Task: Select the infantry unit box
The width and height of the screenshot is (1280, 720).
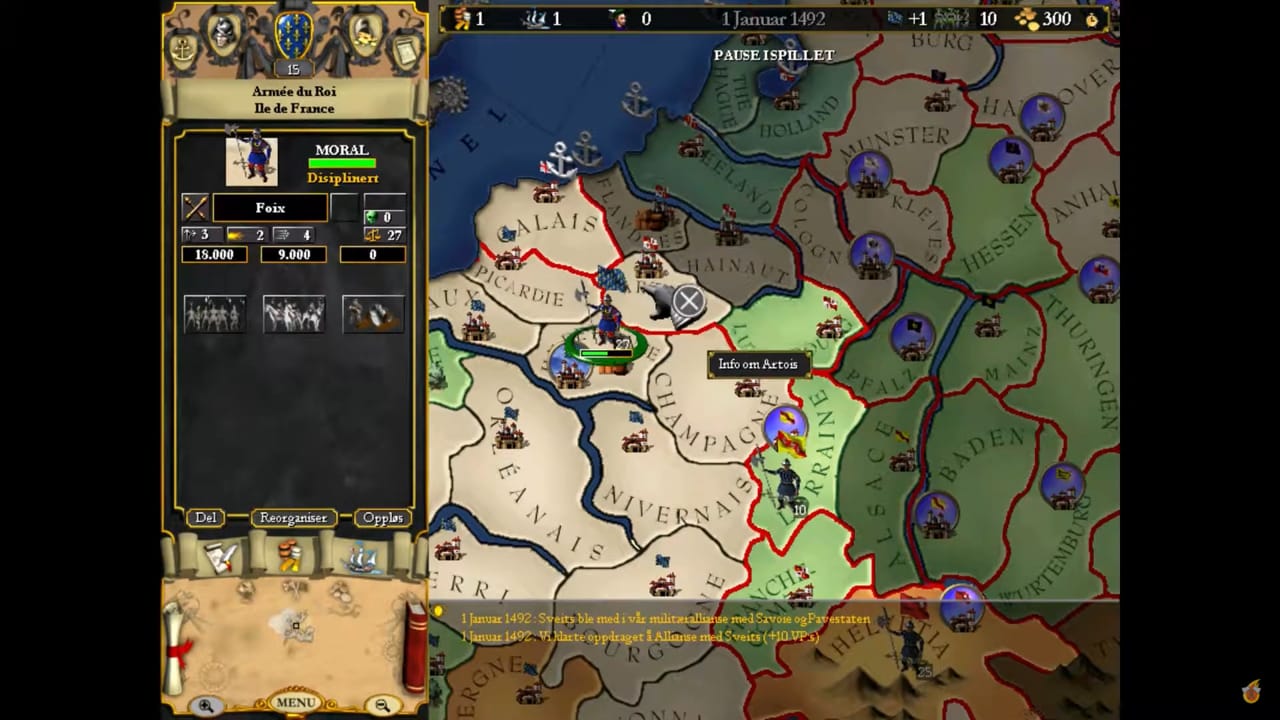Action: pos(215,314)
